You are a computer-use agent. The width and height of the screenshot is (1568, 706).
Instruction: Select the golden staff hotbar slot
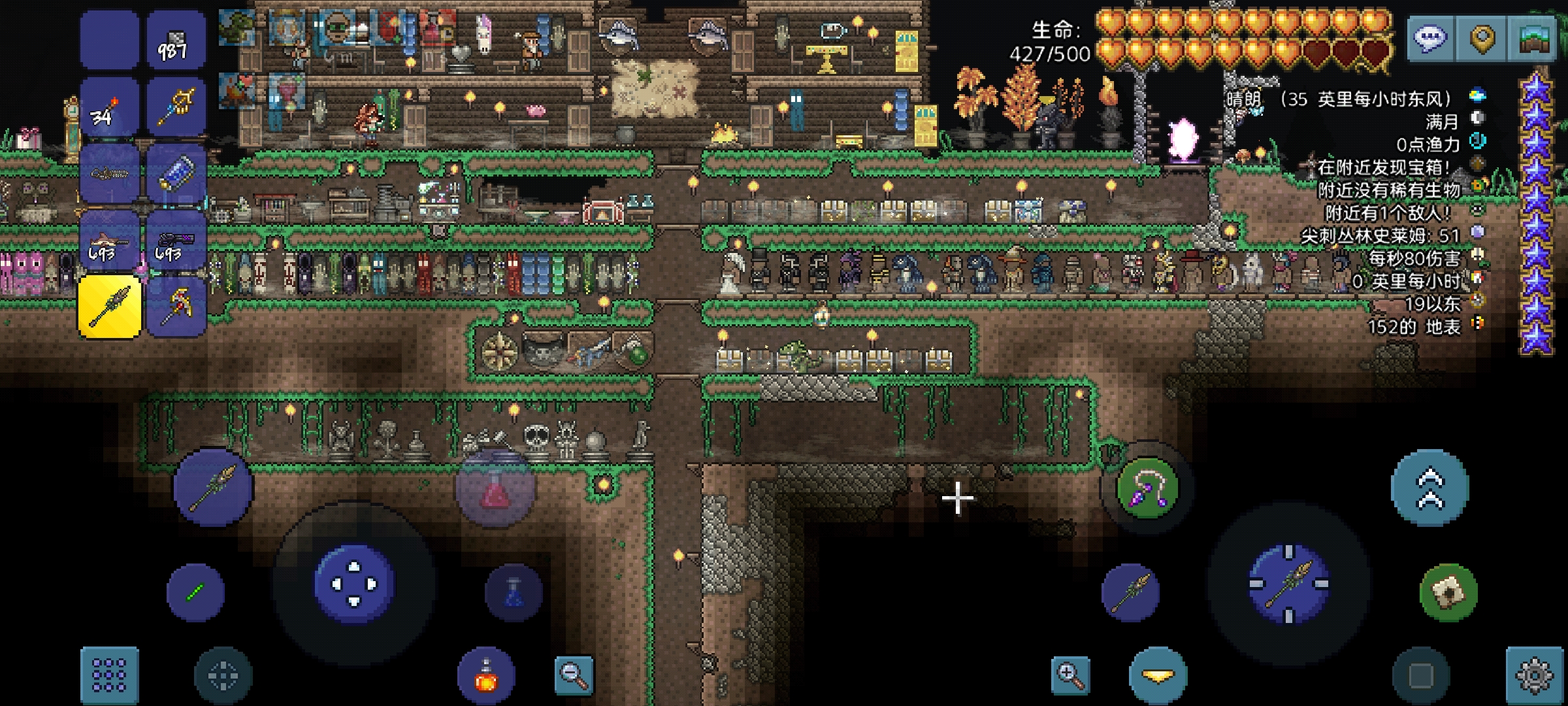[x=176, y=107]
